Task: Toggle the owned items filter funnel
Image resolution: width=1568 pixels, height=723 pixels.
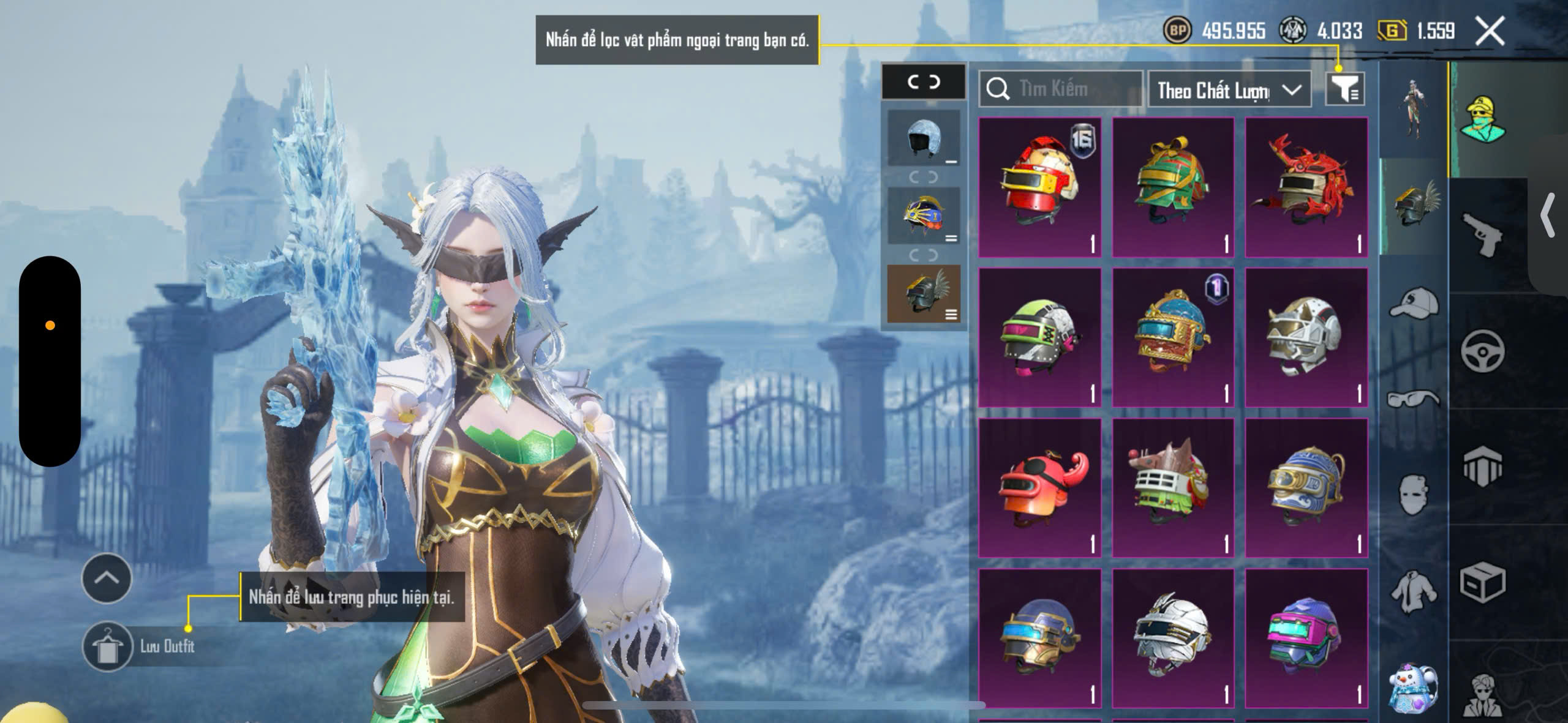Action: point(1344,91)
